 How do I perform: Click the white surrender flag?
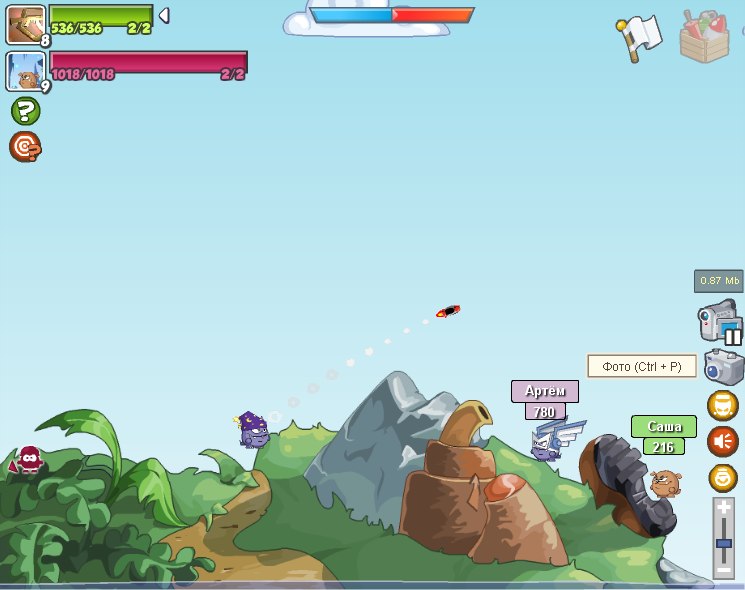click(639, 38)
